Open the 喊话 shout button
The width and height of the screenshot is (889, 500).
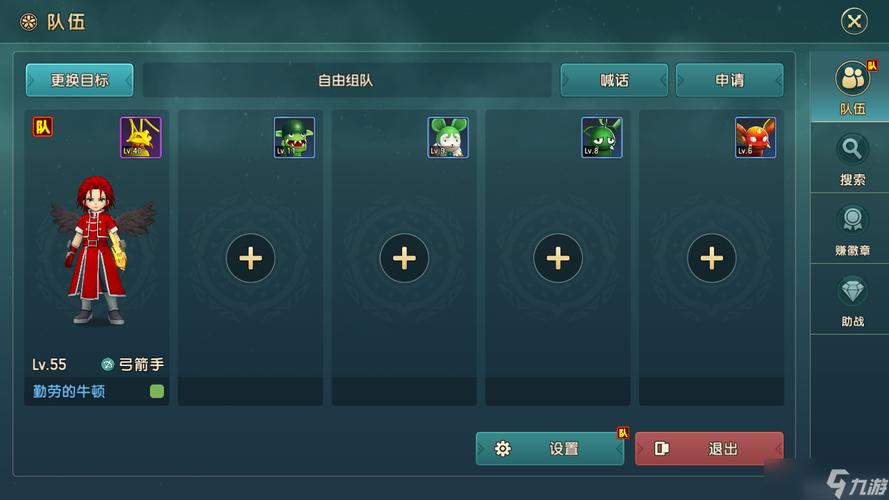point(614,80)
